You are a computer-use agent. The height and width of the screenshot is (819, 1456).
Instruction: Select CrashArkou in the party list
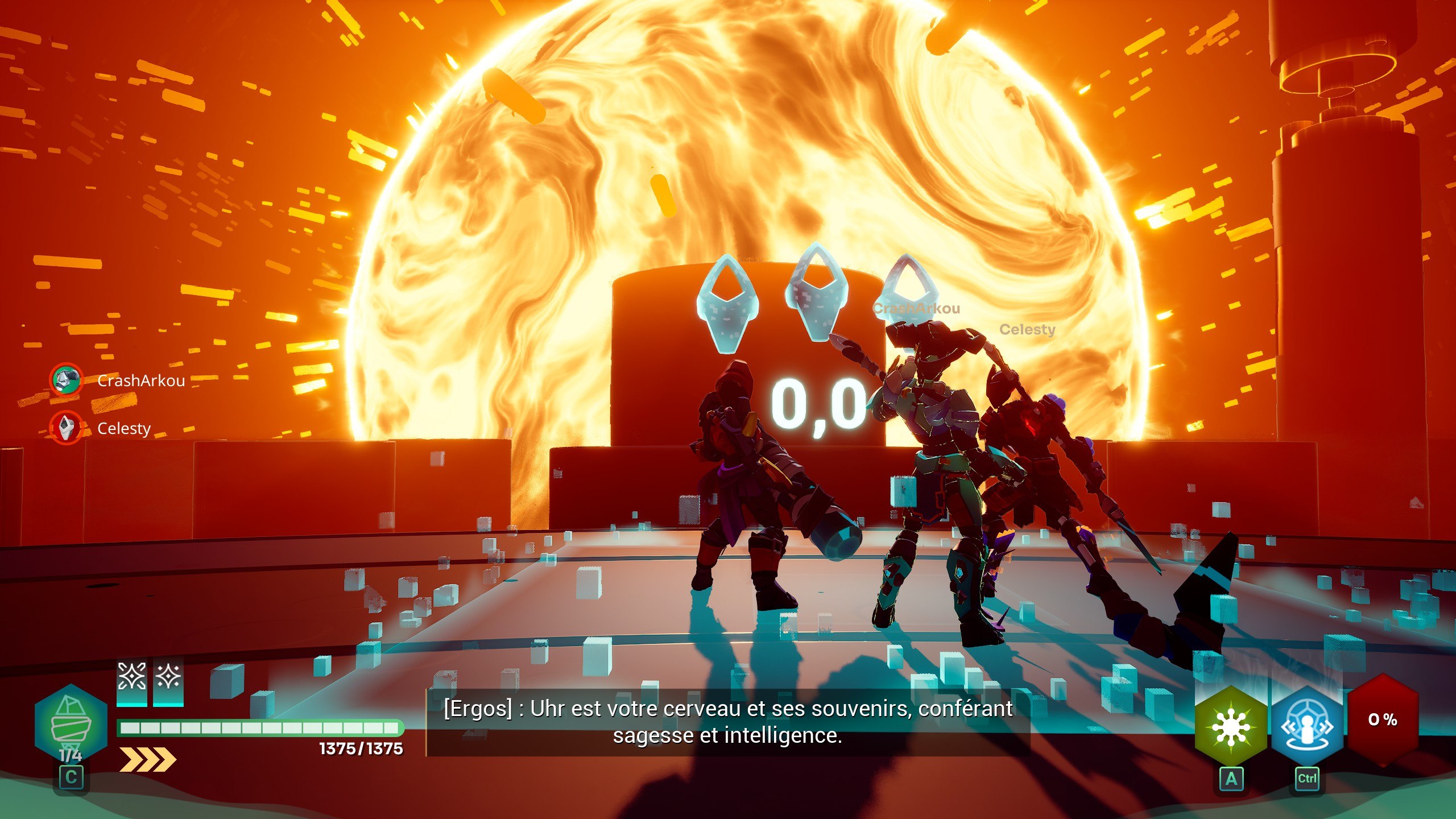click(140, 380)
